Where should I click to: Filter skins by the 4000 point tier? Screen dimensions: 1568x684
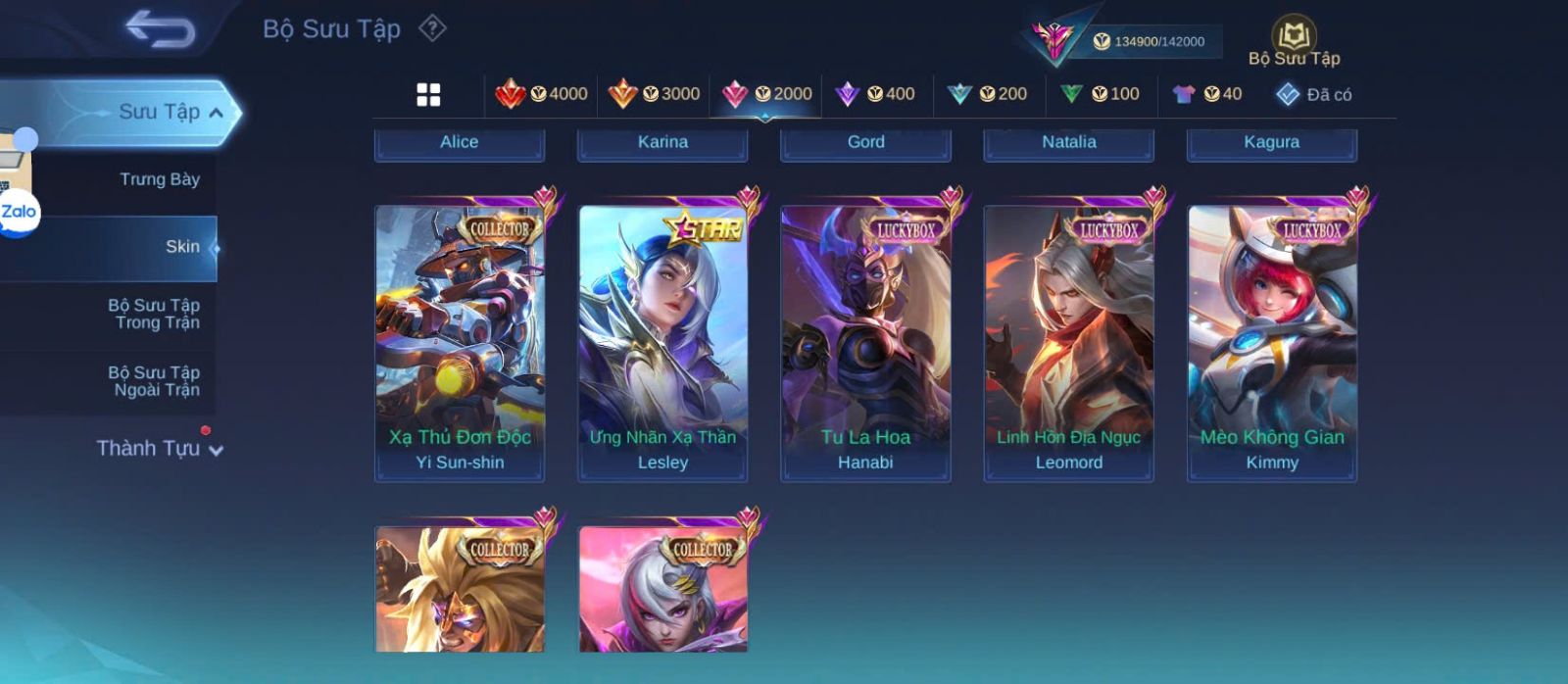click(x=541, y=94)
